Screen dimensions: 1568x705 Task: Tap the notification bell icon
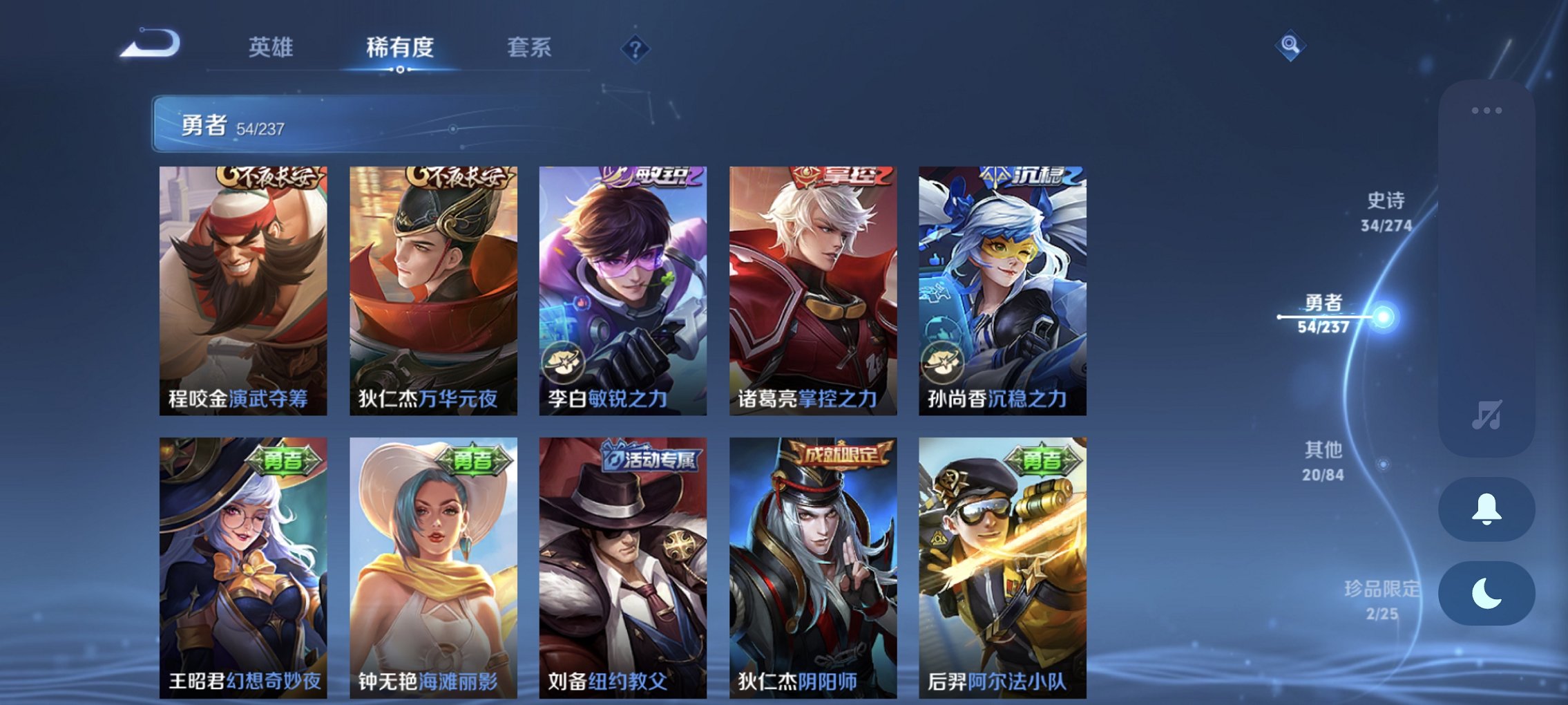tap(1488, 508)
